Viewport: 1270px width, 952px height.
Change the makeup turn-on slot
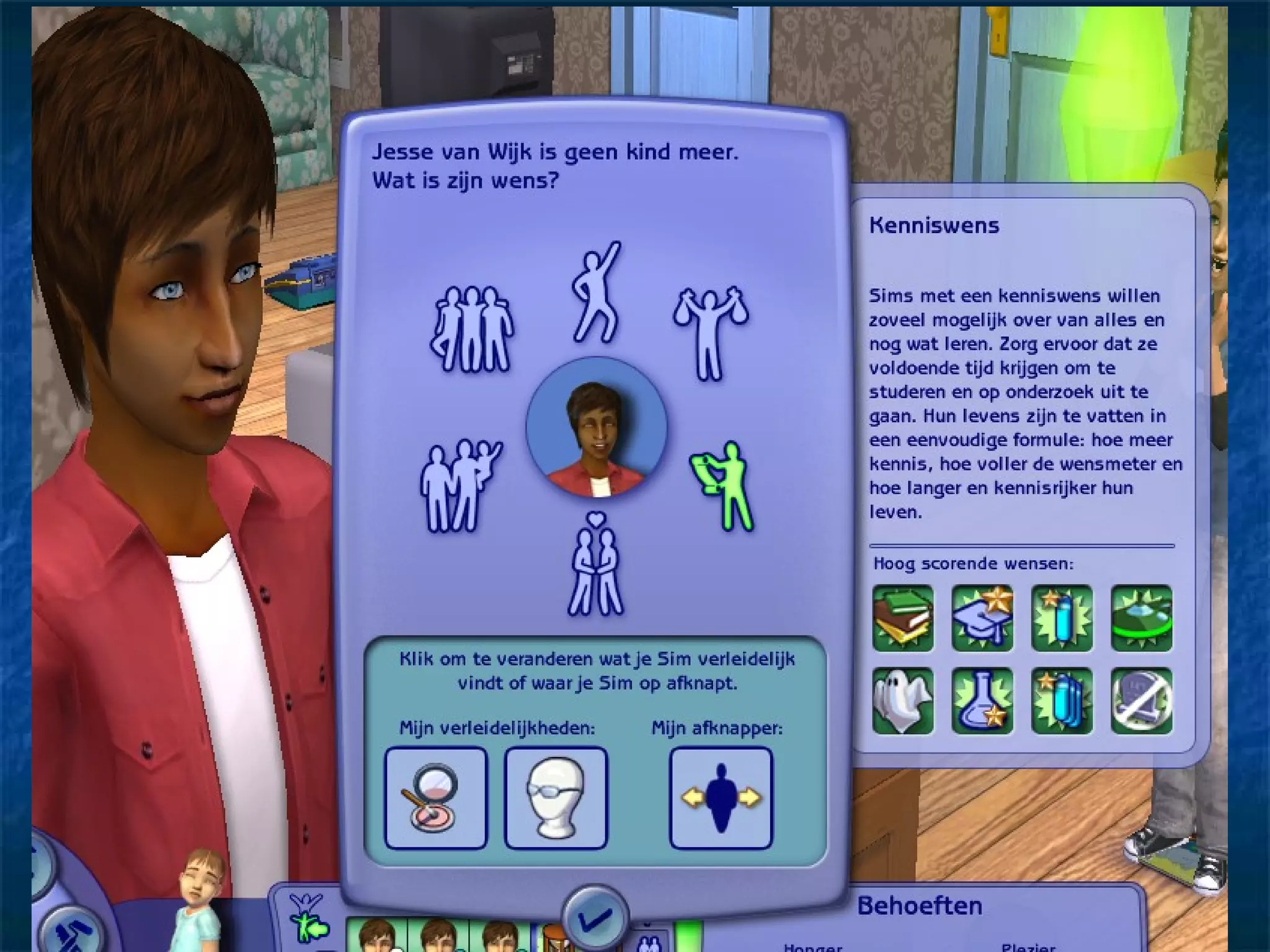436,798
